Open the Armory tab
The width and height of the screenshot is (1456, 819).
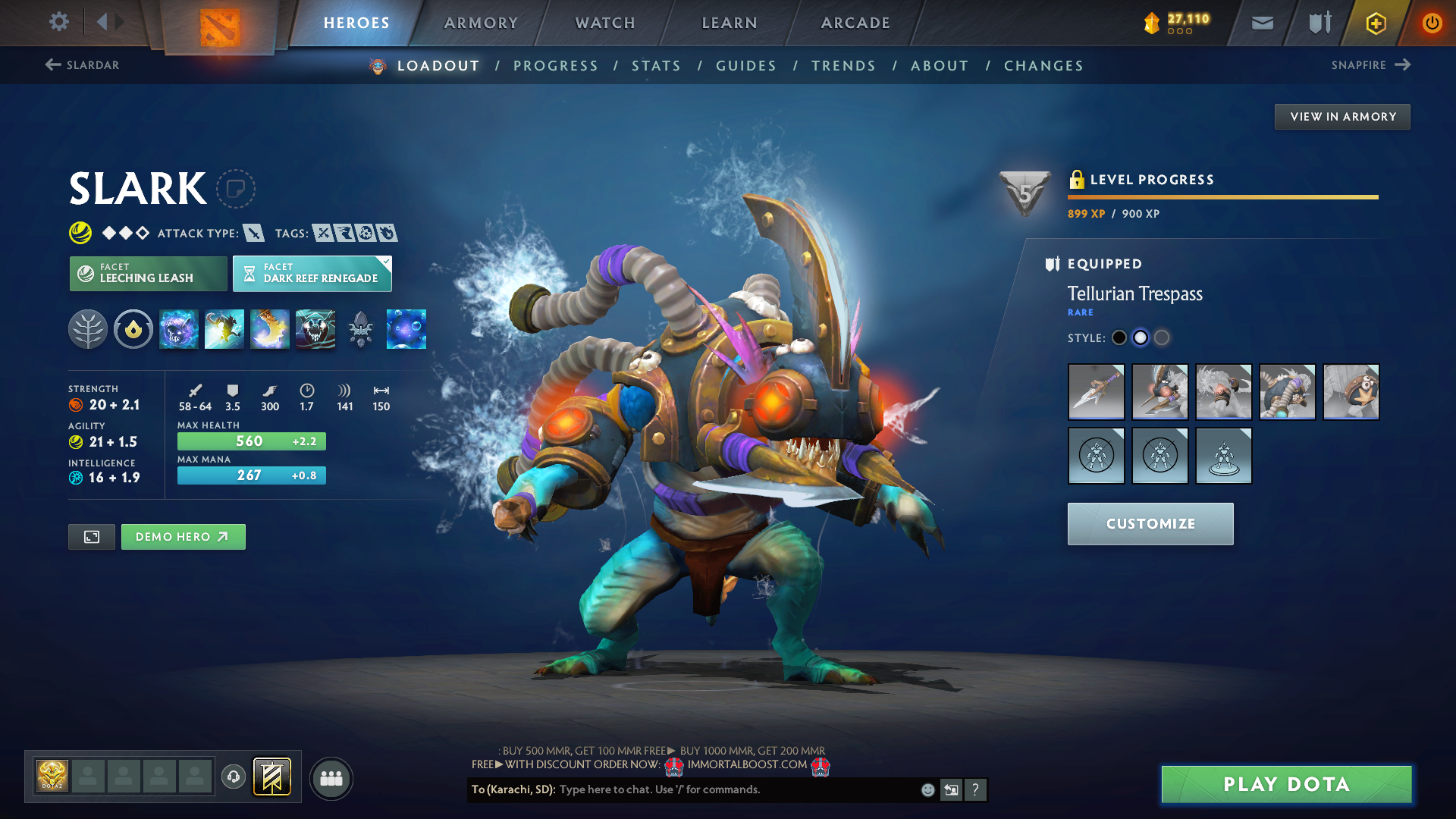[481, 23]
